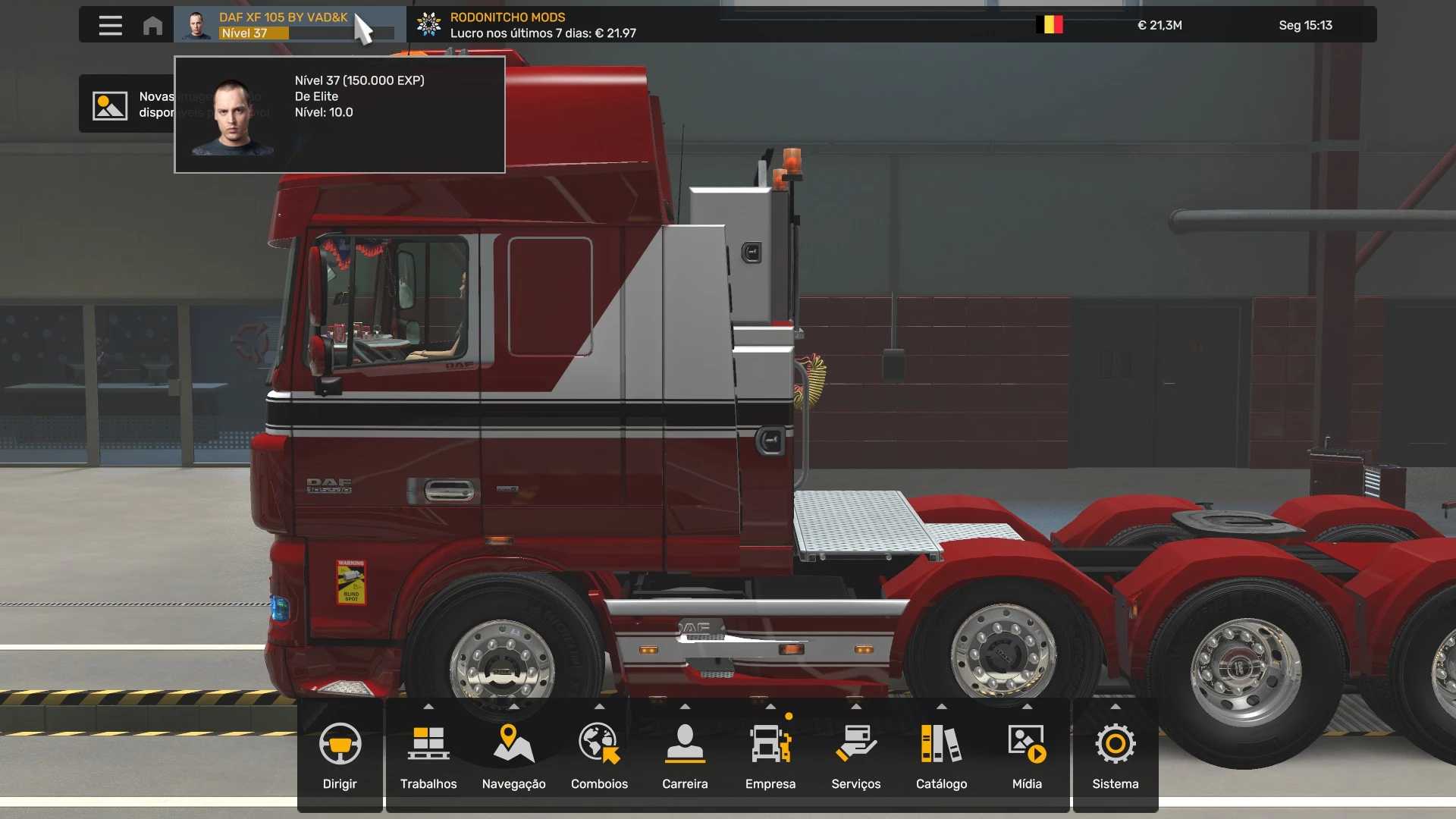The width and height of the screenshot is (1456, 819).
Task: Open the hamburger menu icon
Action: [110, 25]
